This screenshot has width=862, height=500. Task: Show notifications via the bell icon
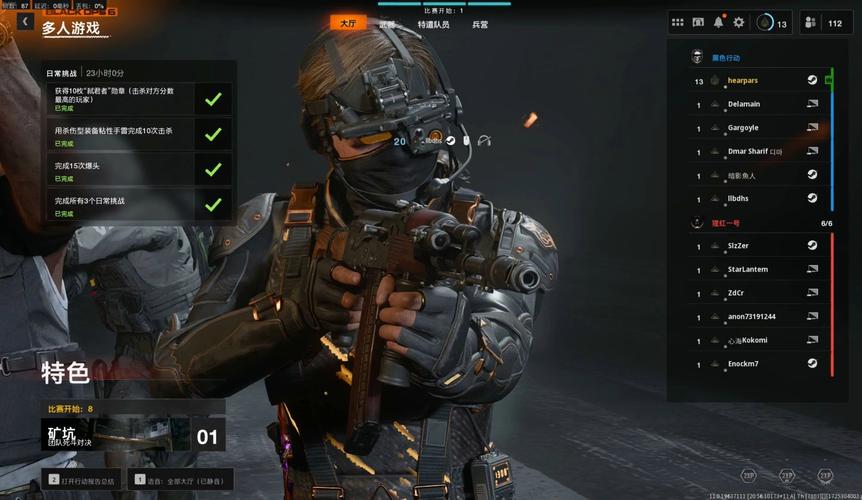718,22
